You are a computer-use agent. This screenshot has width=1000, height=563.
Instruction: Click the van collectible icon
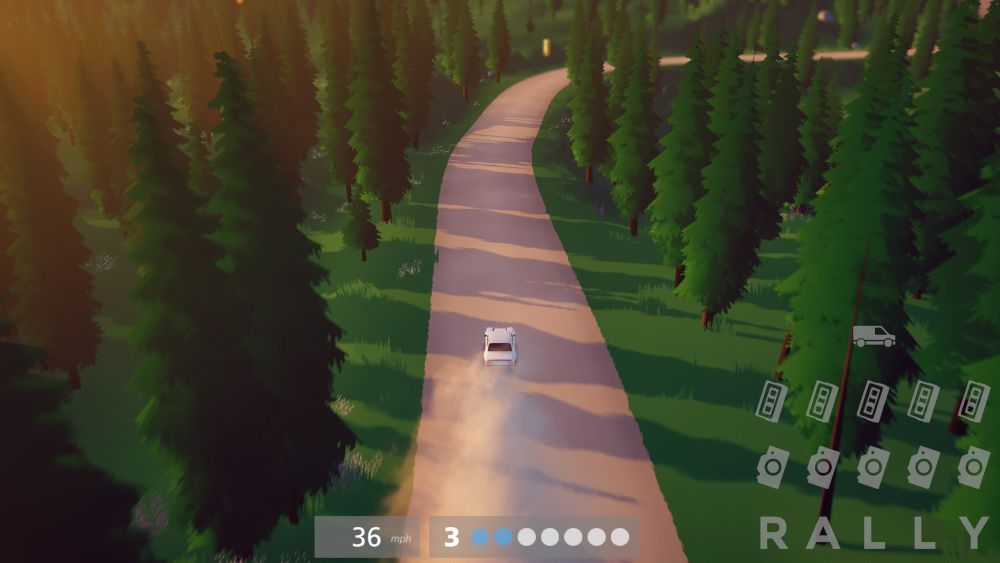[873, 337]
